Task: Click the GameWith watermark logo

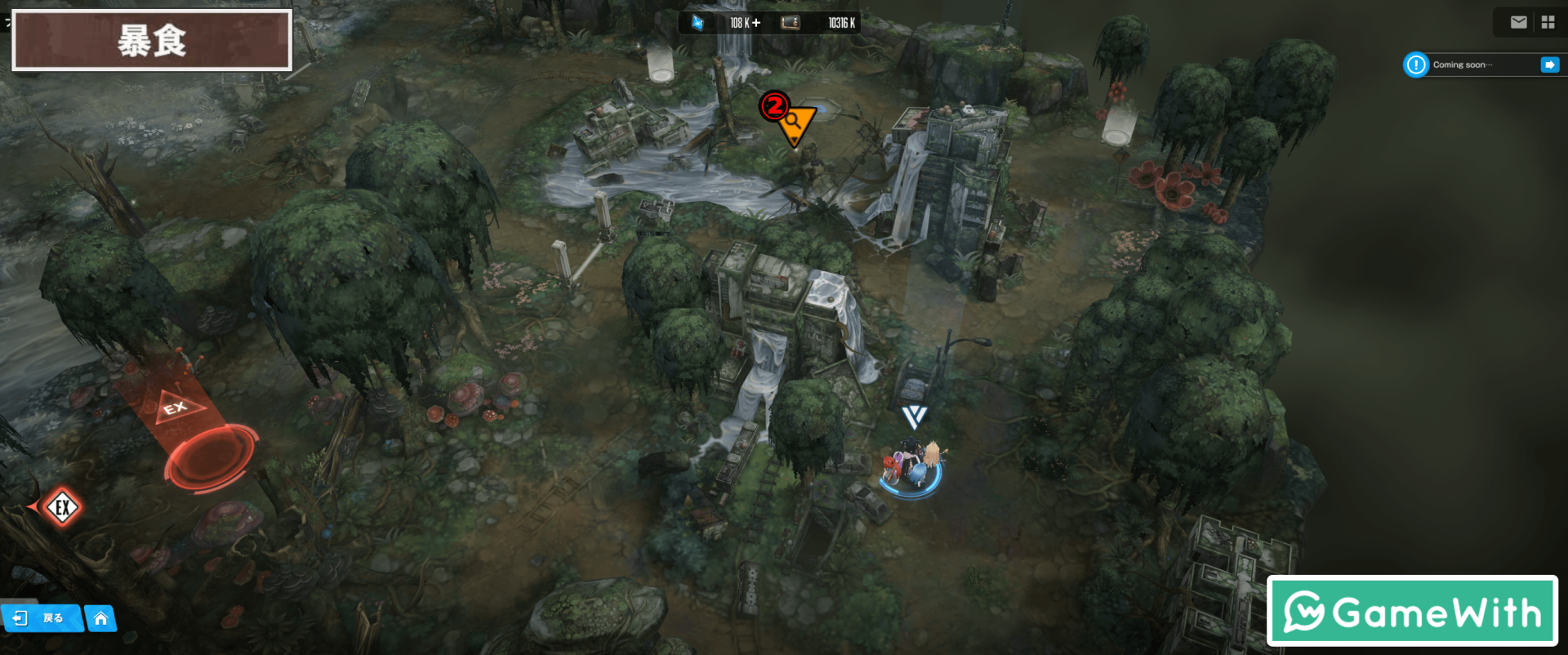Action: click(x=1412, y=612)
